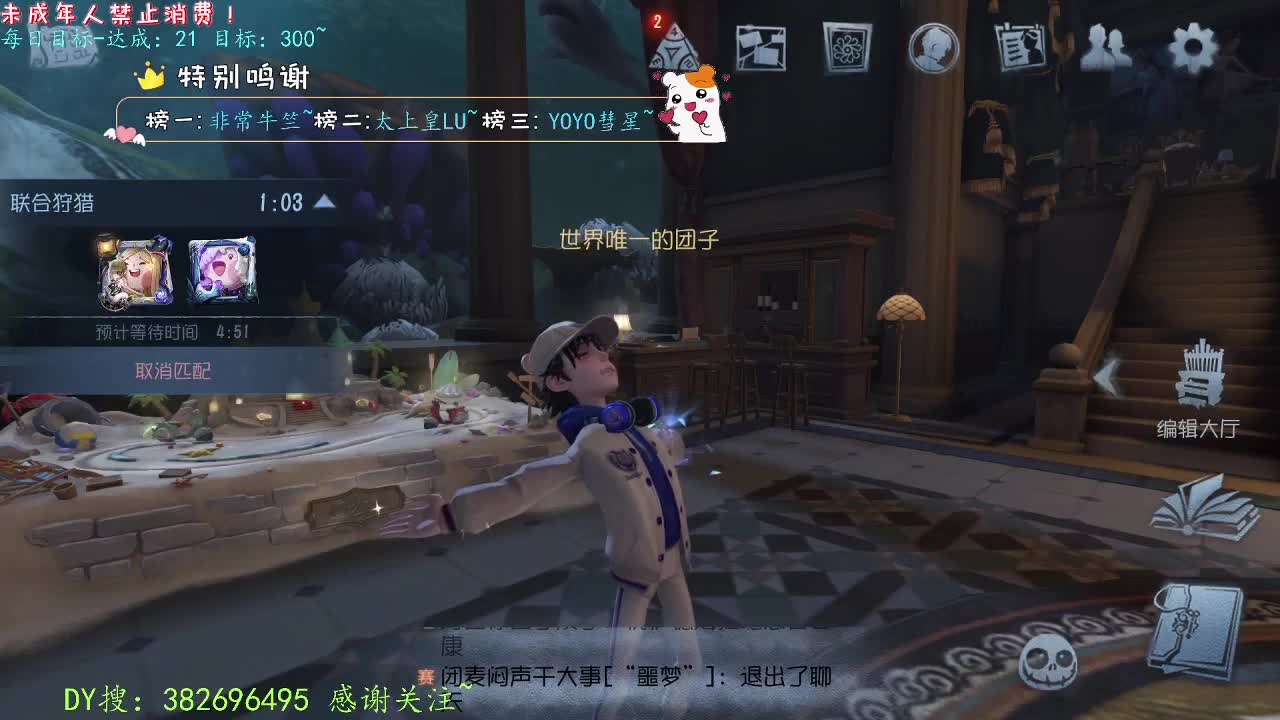Select the second survivor portrait in queue
The image size is (1280, 720).
point(222,270)
